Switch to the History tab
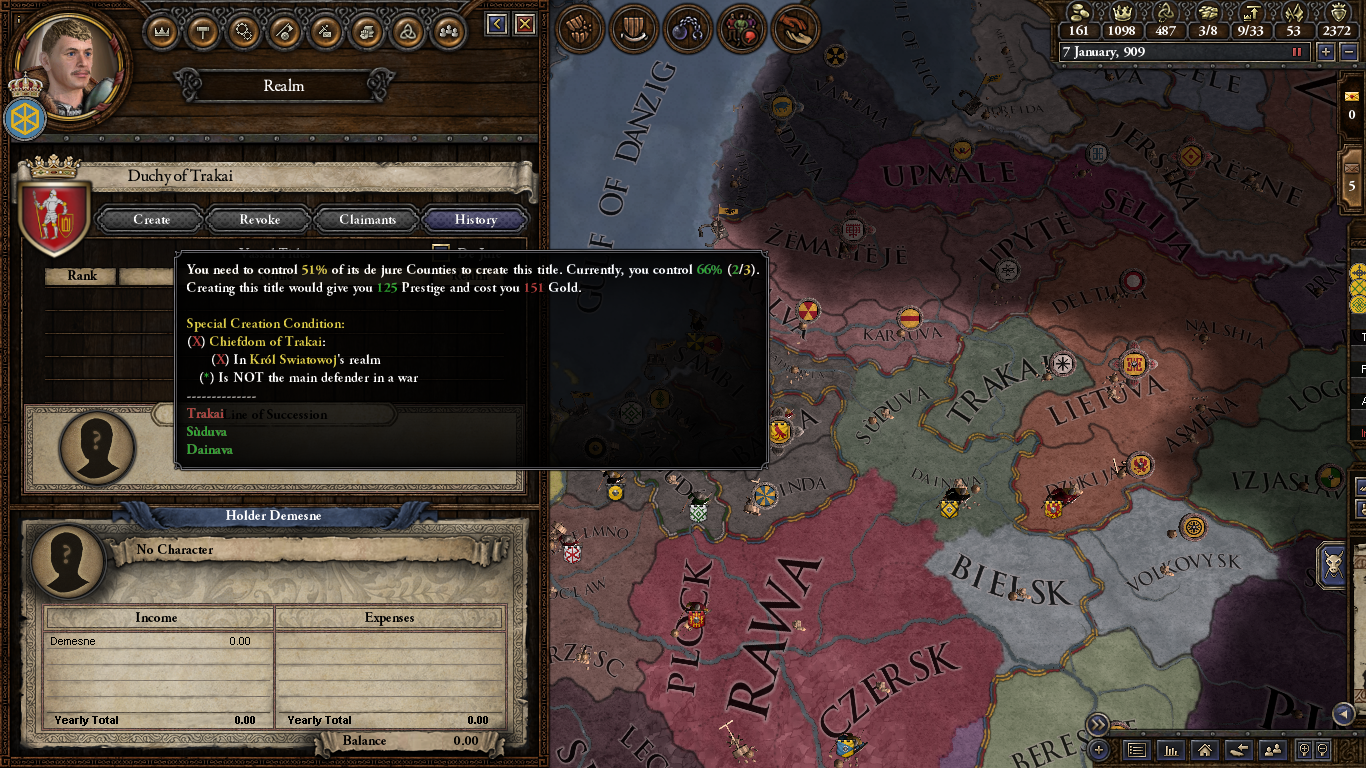This screenshot has width=1366, height=768. pyautogui.click(x=474, y=219)
